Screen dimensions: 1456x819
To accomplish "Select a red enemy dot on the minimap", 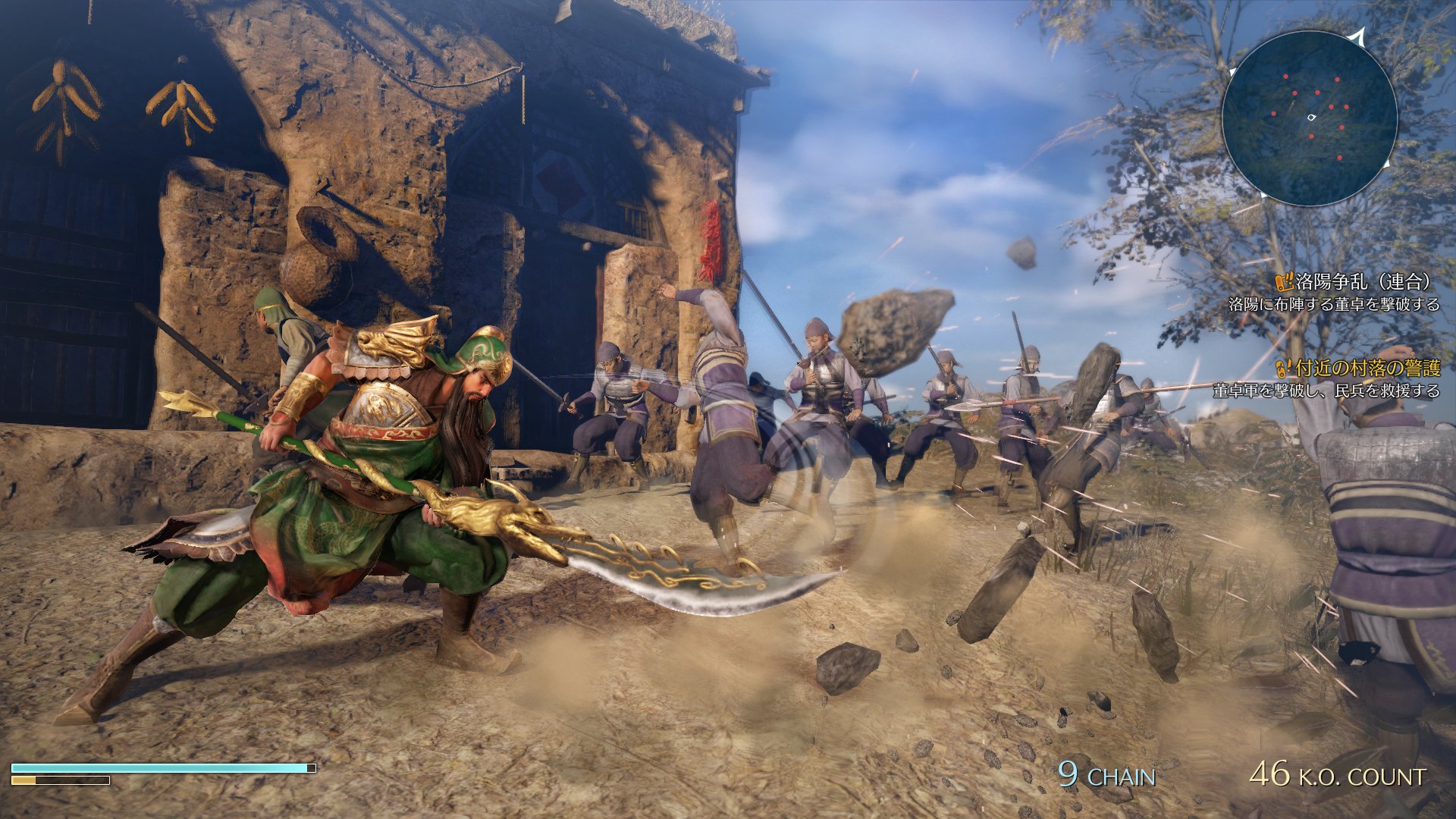I will 1318,93.
